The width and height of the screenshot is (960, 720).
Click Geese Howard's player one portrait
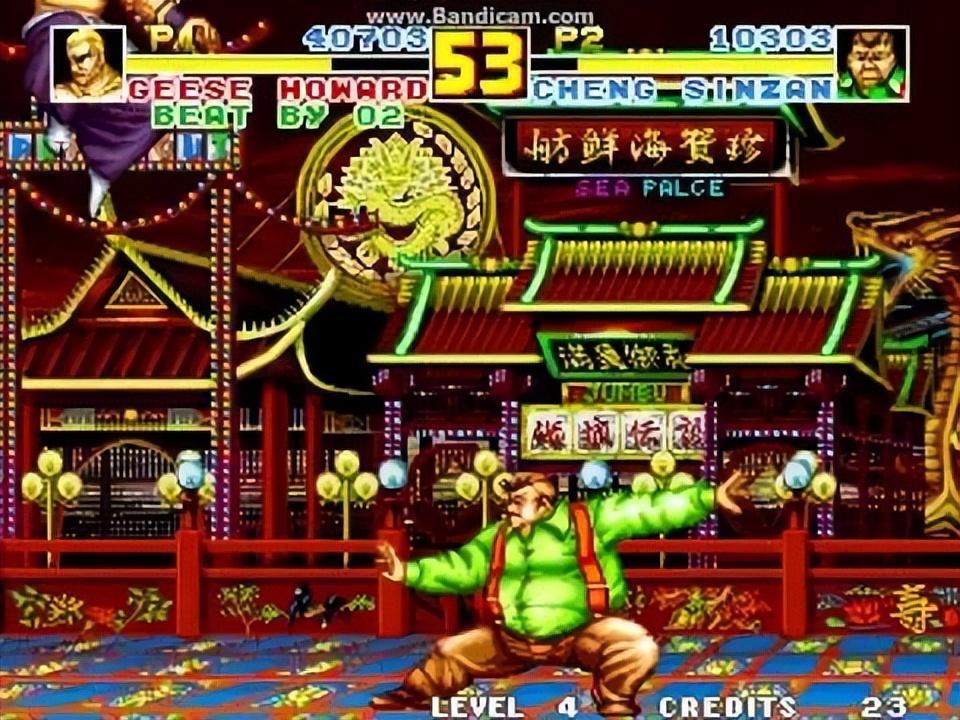(88, 64)
